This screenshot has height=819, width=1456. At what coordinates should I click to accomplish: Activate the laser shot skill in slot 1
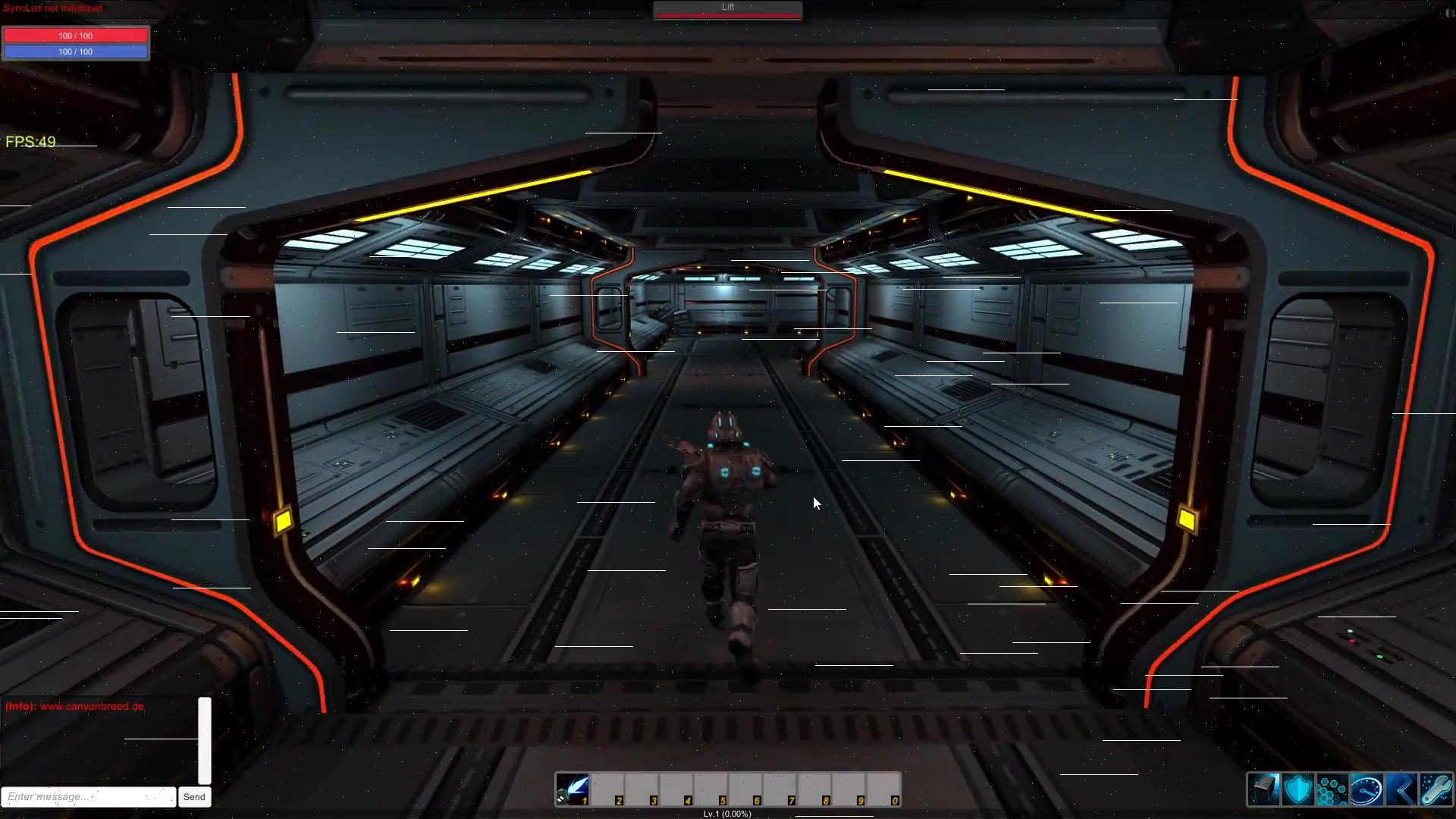[x=573, y=789]
